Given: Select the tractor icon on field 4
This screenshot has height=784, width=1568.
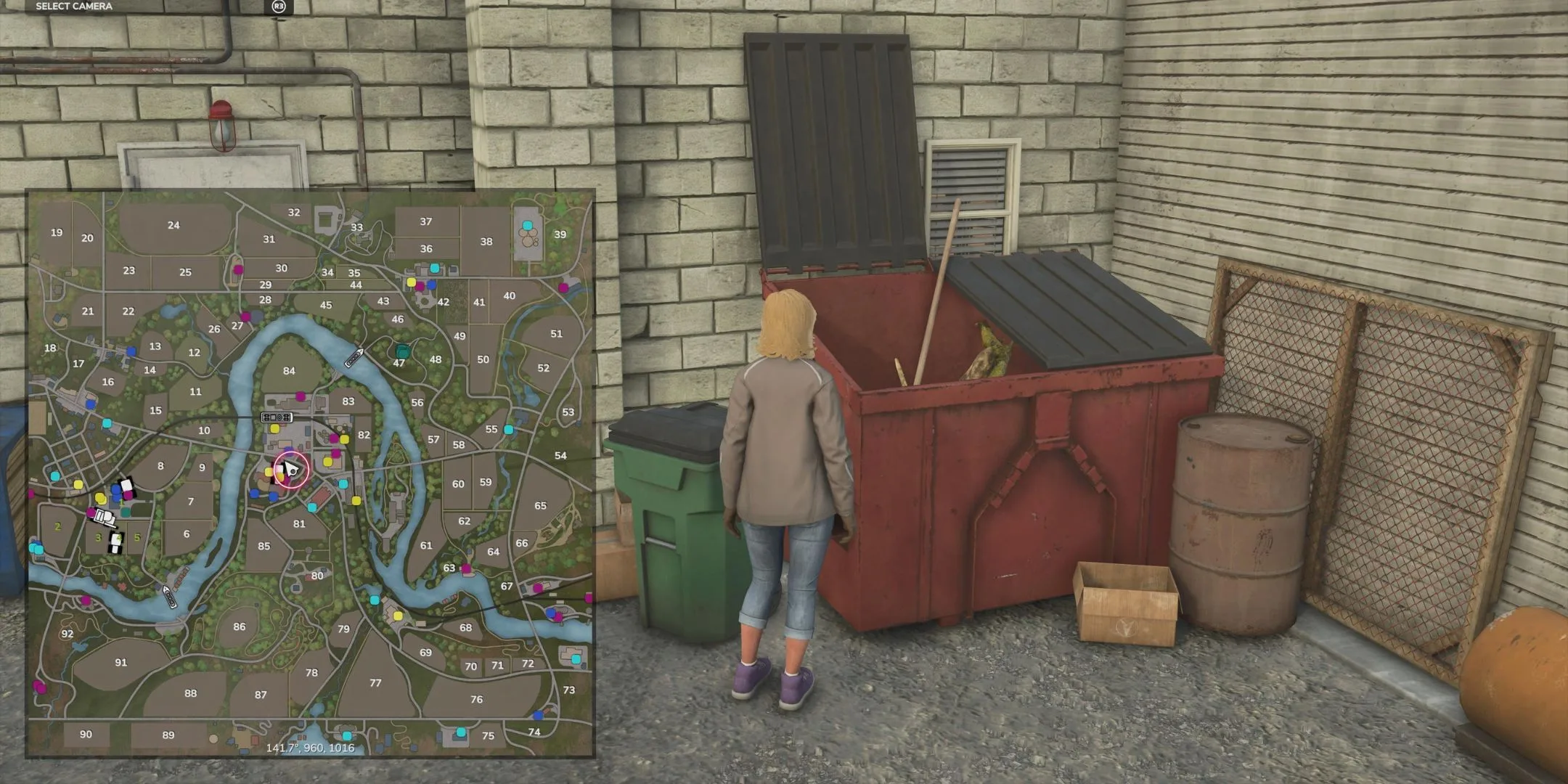Looking at the screenshot, I should (x=116, y=542).
